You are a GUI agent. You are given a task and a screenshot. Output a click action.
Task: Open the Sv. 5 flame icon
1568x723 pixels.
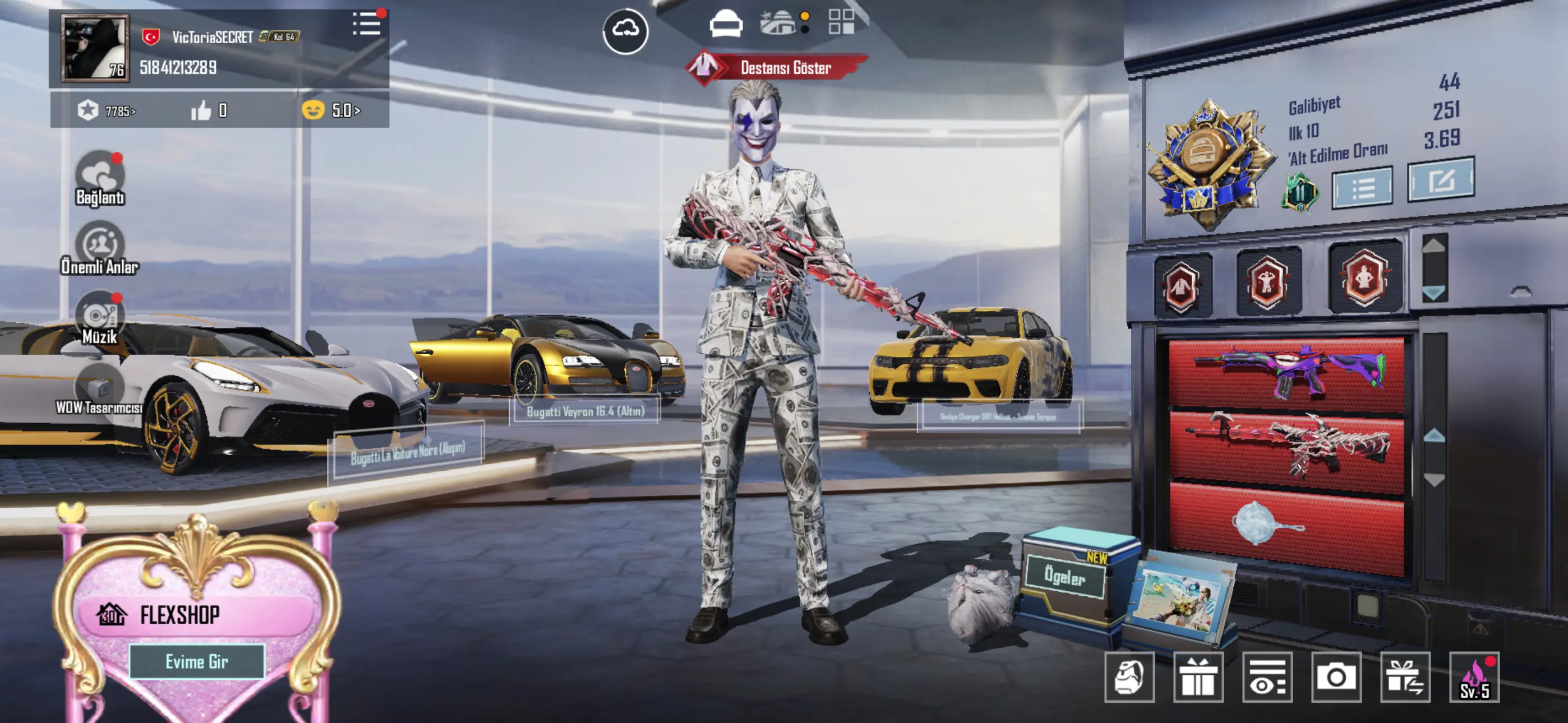pyautogui.click(x=1474, y=678)
